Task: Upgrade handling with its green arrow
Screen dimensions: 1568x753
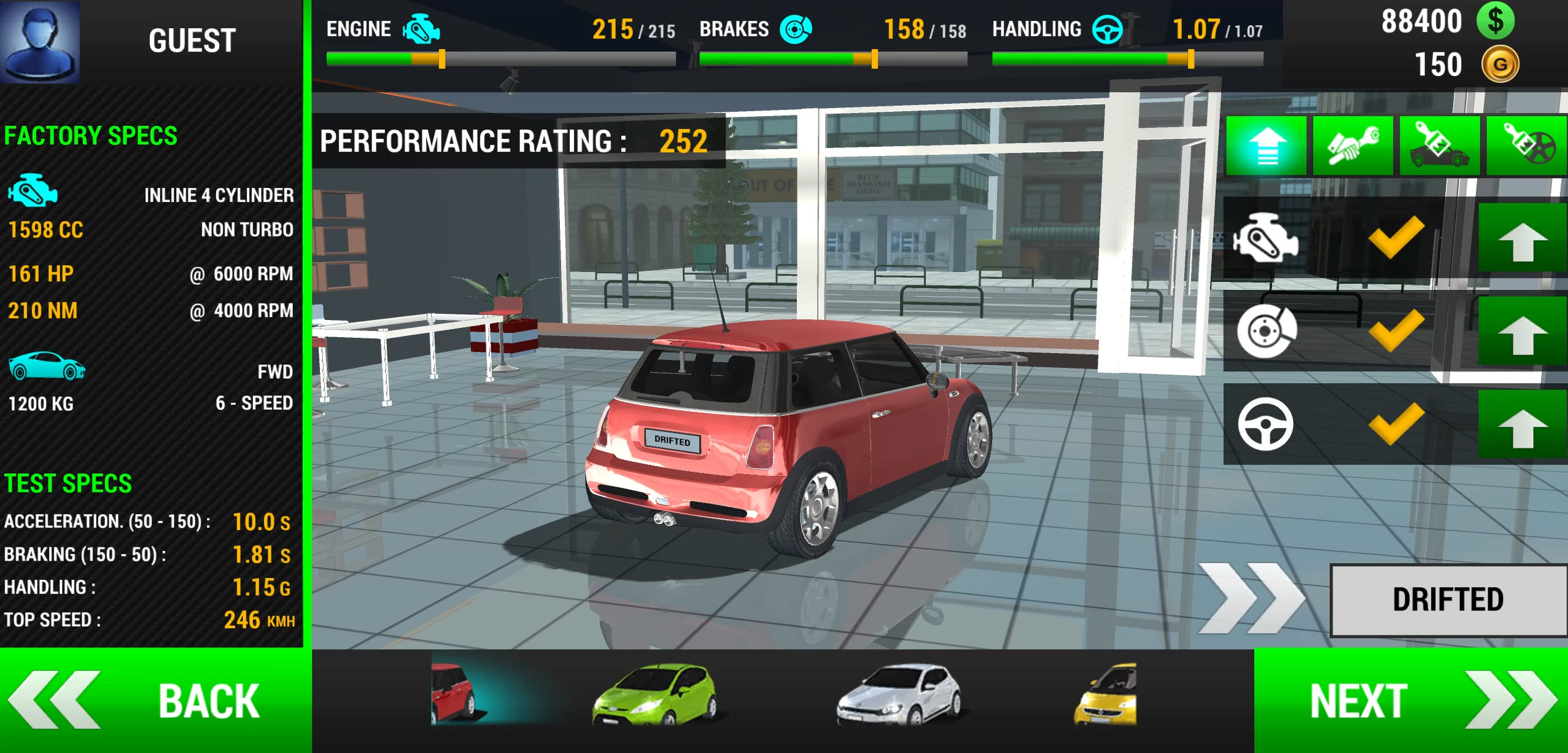Action: [x=1521, y=425]
